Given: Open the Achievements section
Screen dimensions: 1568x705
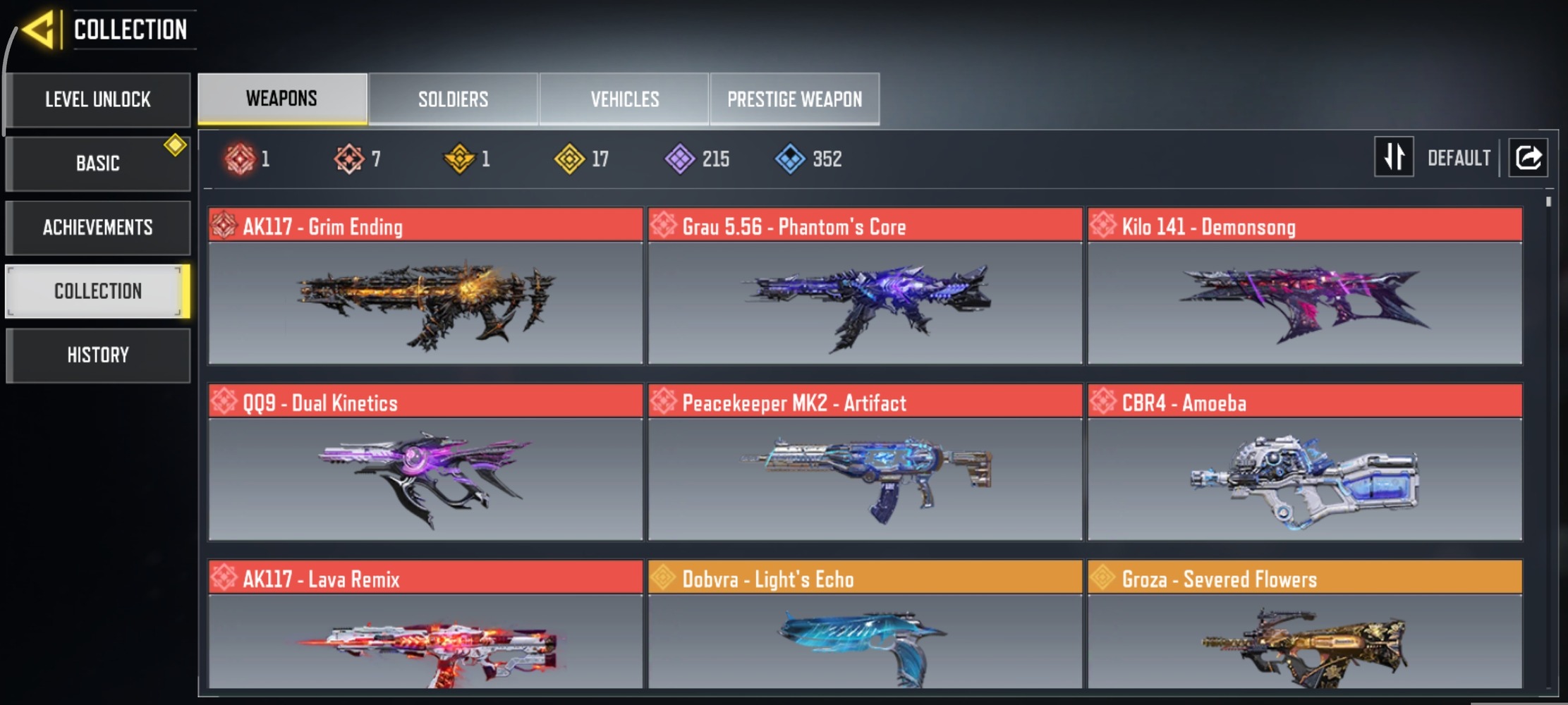Looking at the screenshot, I should [98, 227].
